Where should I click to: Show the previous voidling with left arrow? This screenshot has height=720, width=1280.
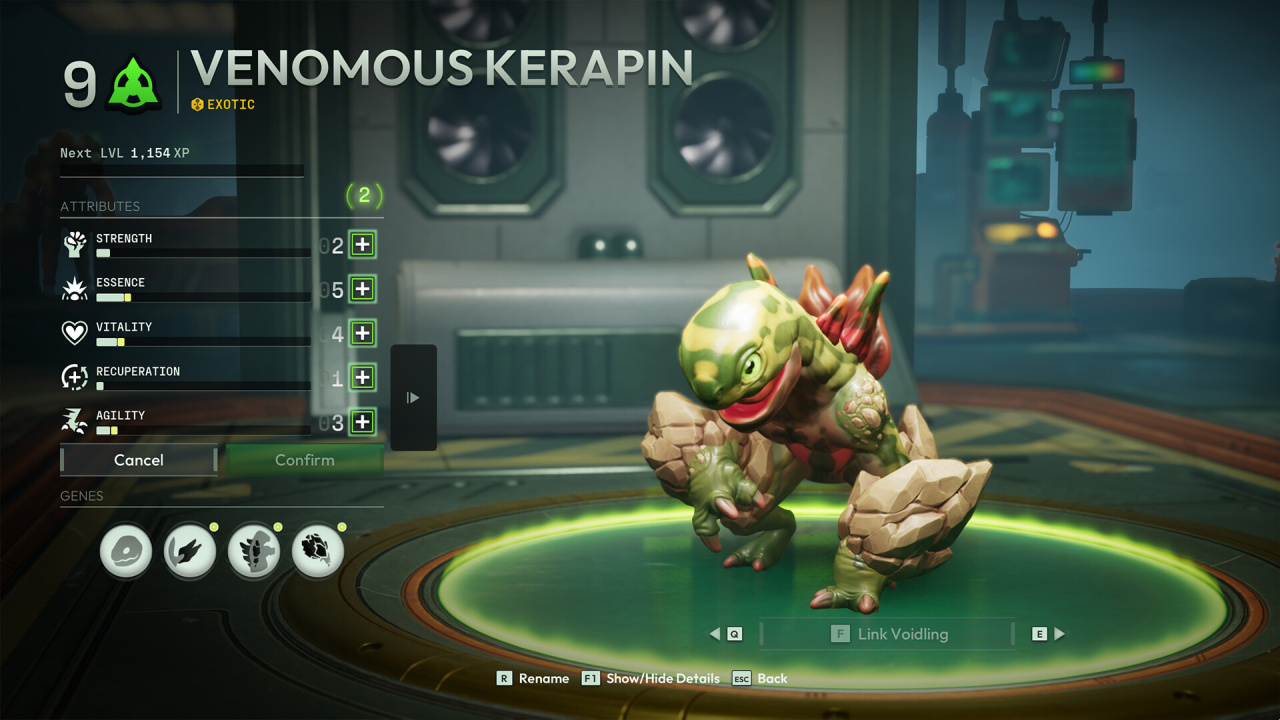tap(726, 634)
